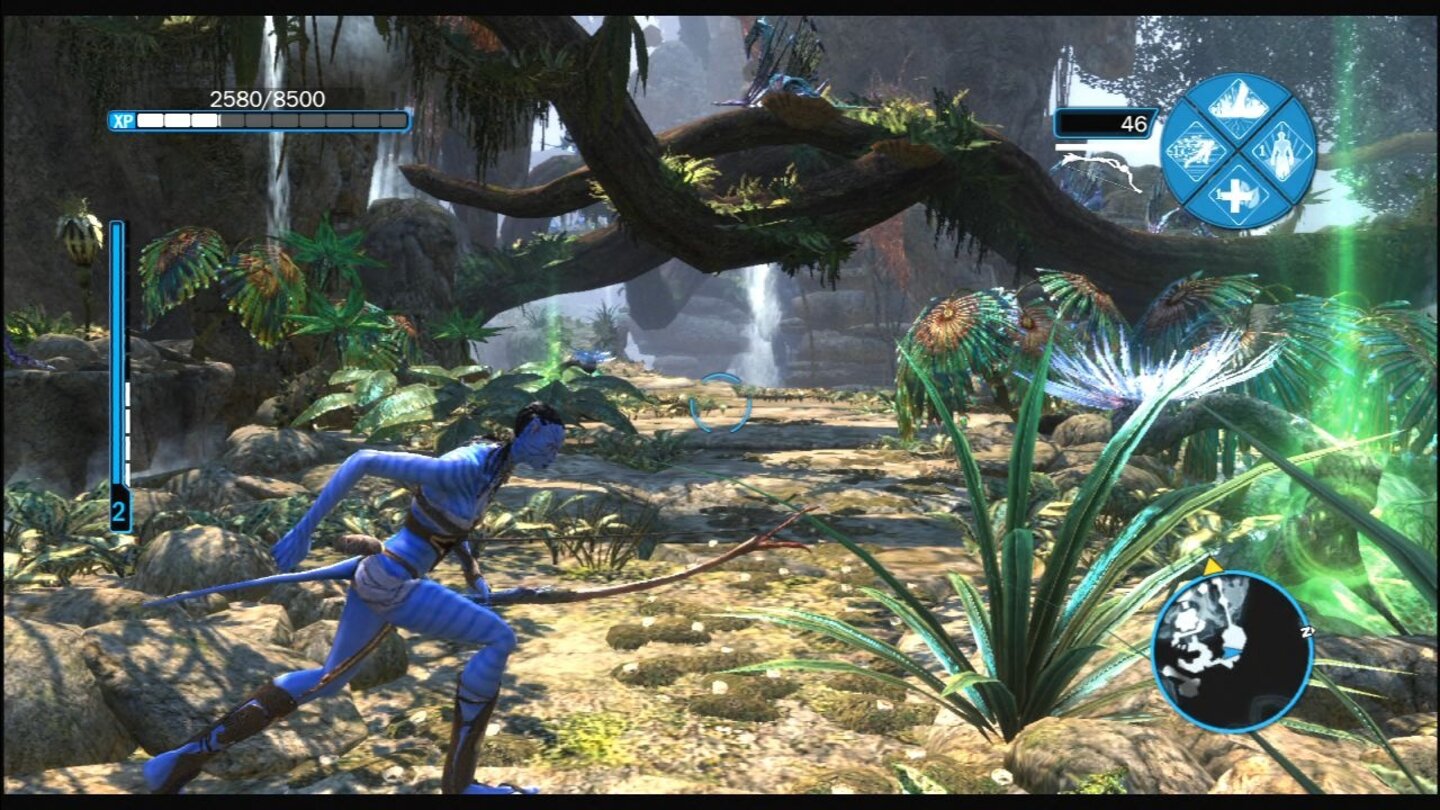Click the number 2 below the left gauge
The image size is (1440, 810).
pos(121,512)
